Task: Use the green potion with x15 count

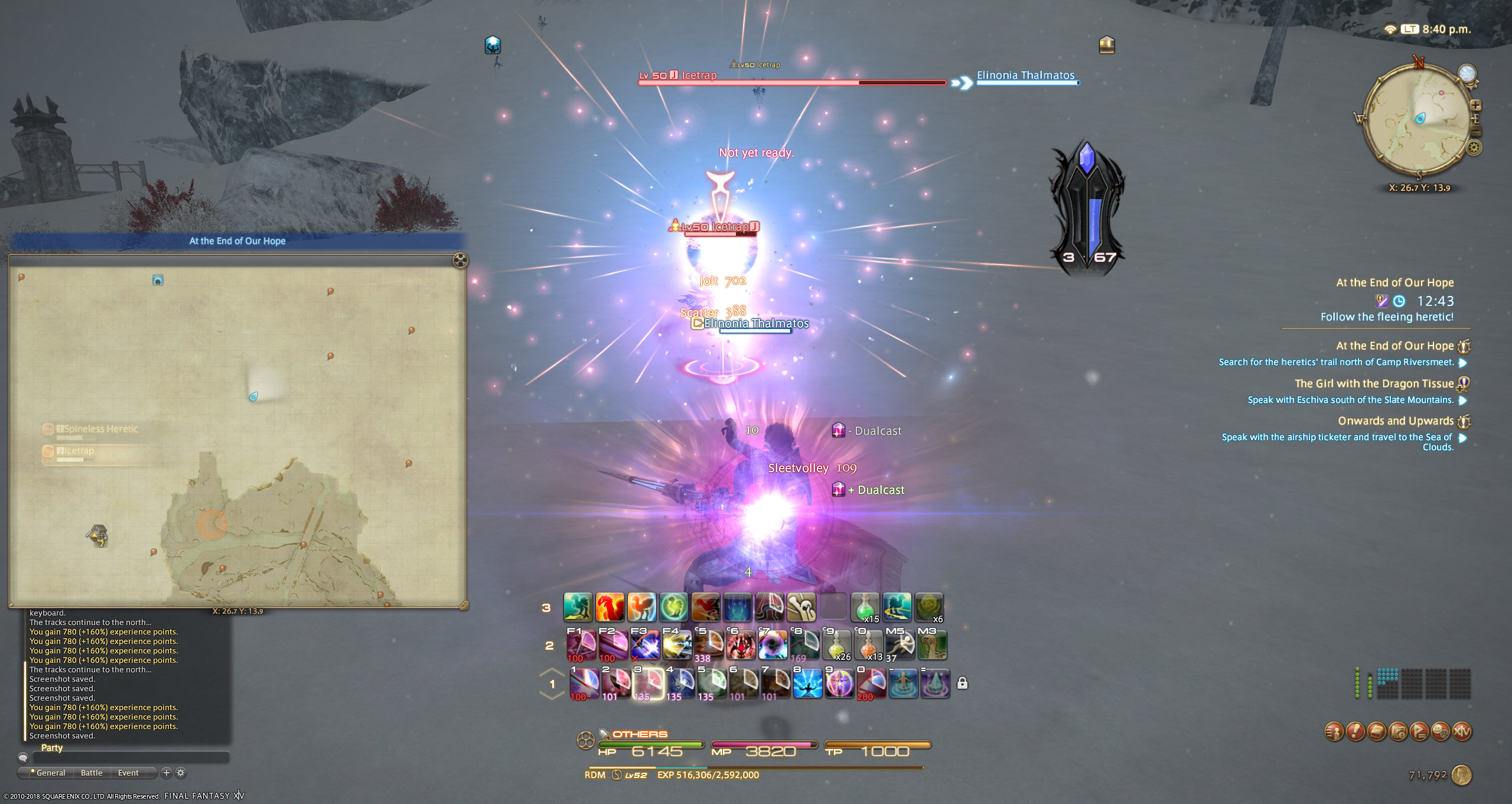Action: [865, 608]
